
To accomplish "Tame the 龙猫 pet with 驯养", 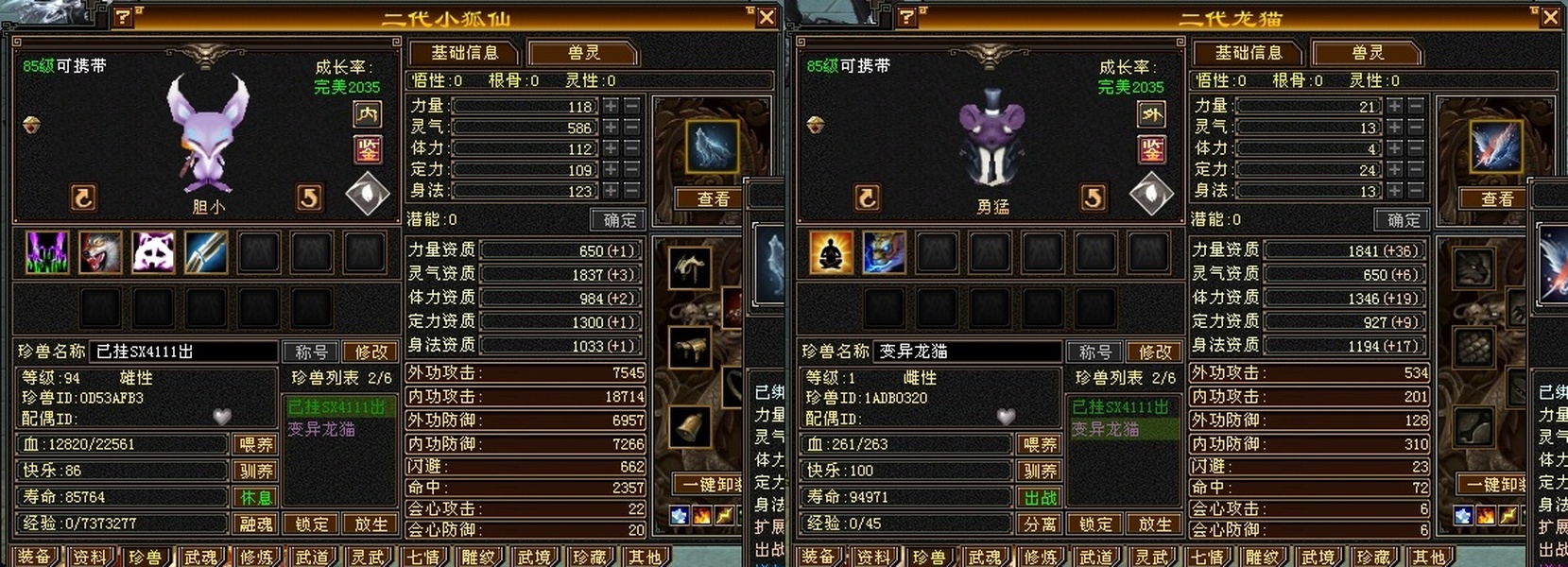I will (x=1040, y=471).
